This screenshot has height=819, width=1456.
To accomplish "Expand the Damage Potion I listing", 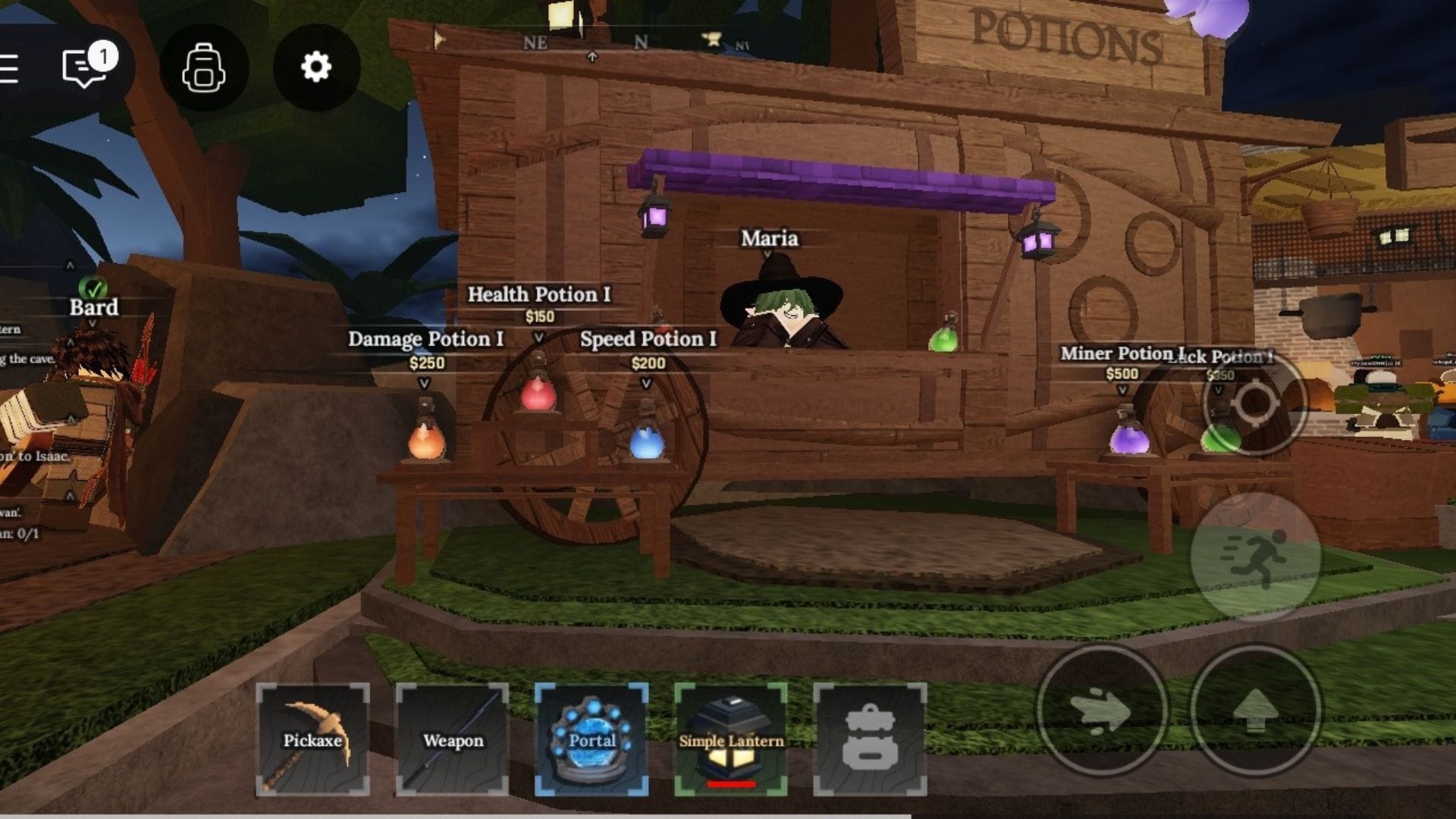I will coord(425,340).
